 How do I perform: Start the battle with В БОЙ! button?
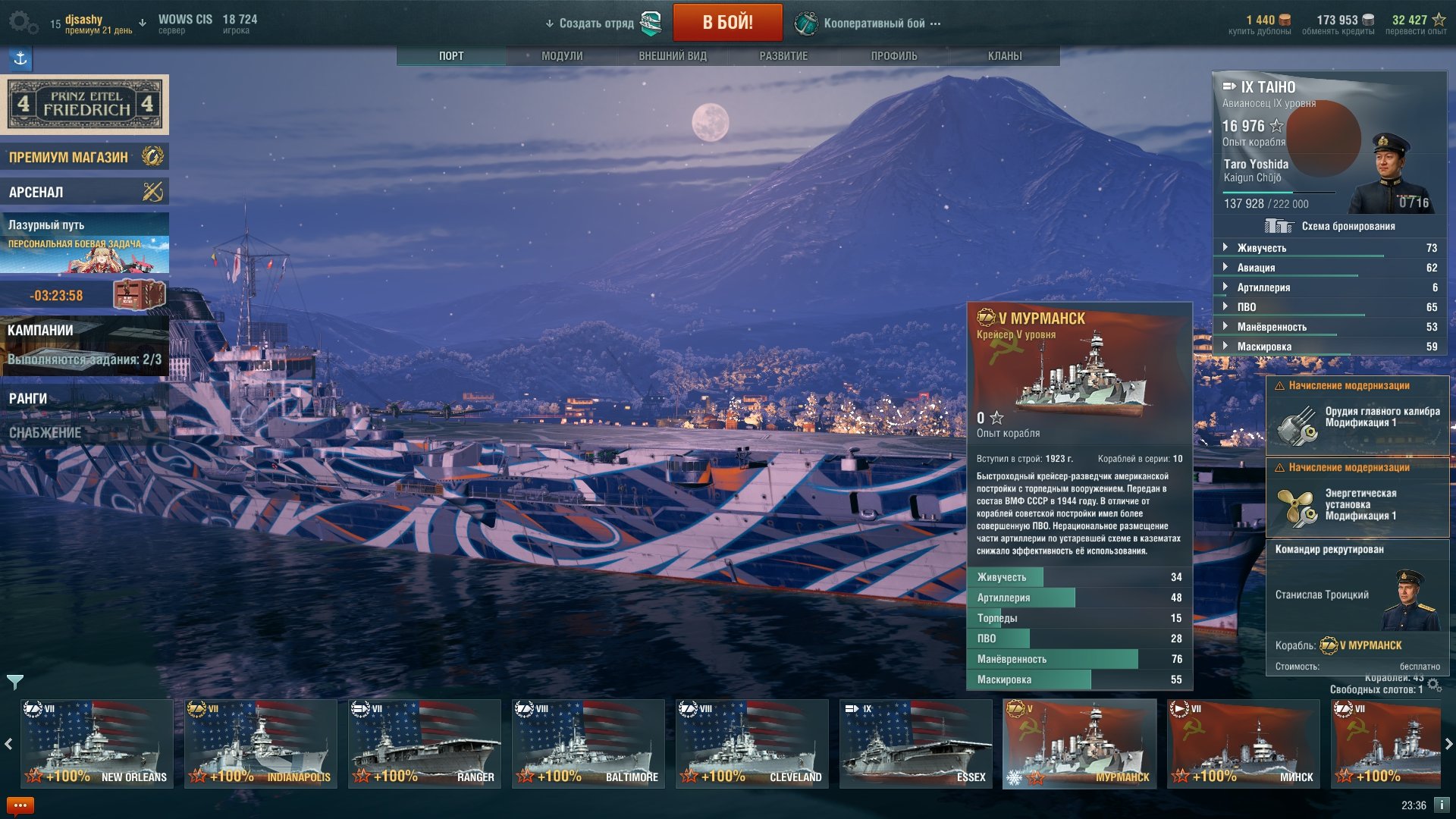tap(727, 22)
